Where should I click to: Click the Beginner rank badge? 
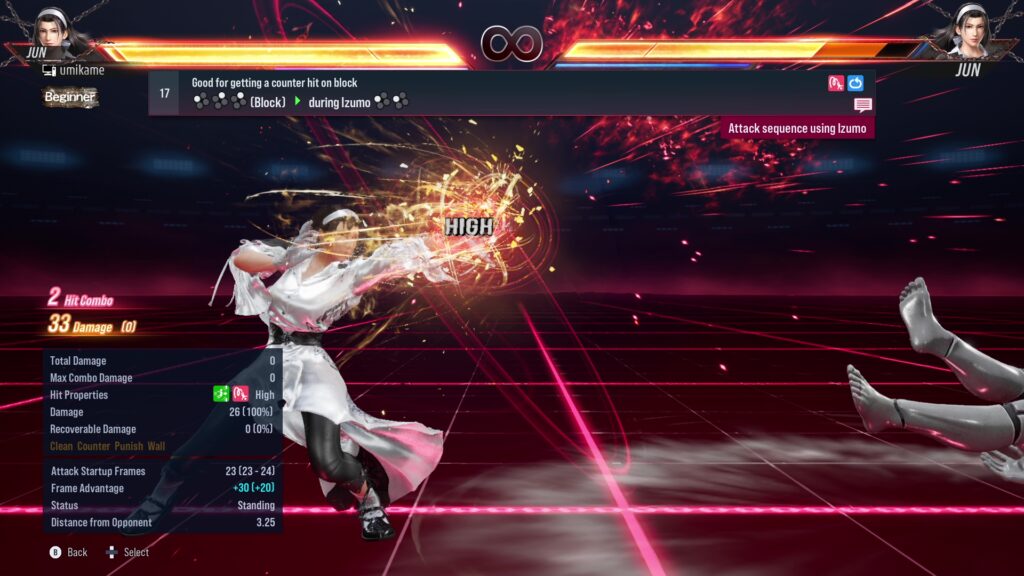[70, 97]
